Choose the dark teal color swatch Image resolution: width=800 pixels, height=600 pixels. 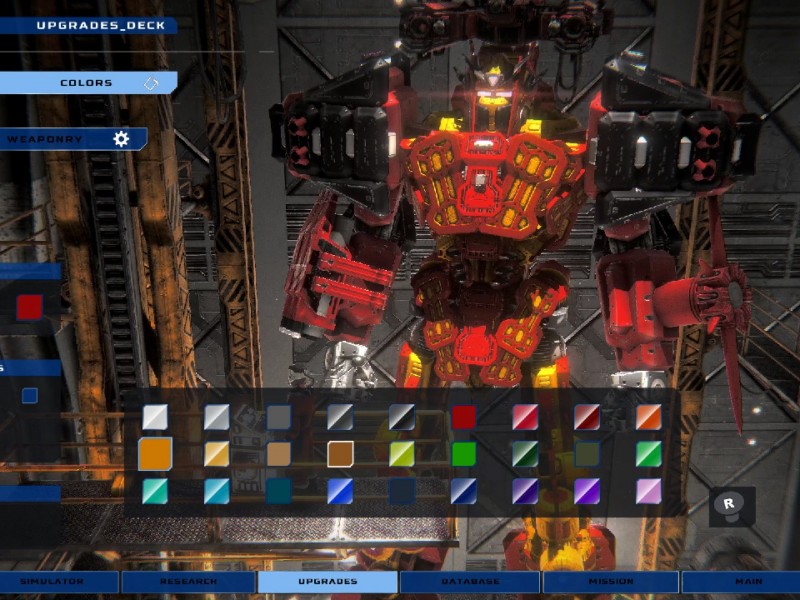tap(279, 491)
